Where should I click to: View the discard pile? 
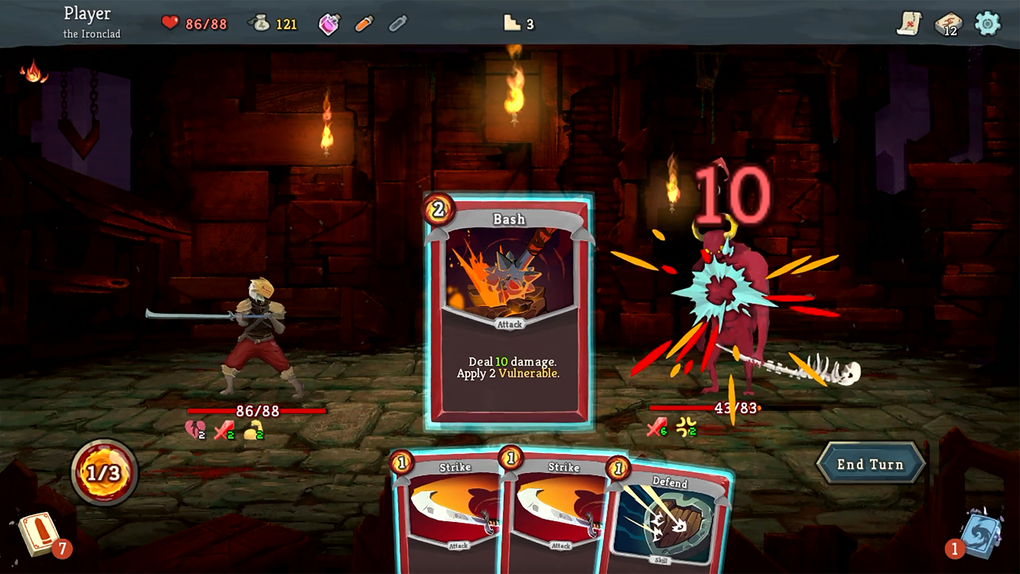pyautogui.click(x=977, y=532)
